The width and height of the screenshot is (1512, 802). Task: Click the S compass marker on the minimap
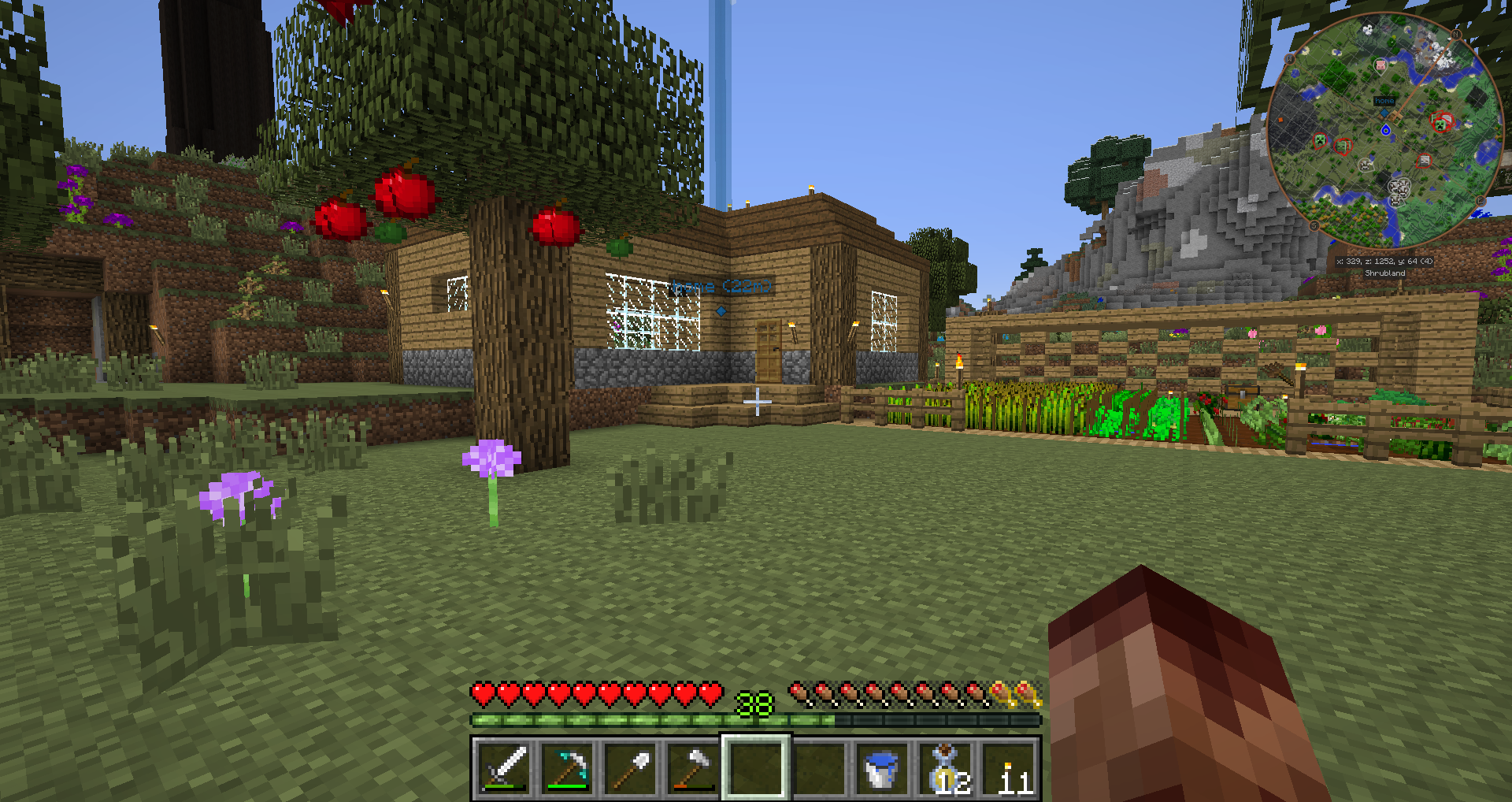point(1314,226)
